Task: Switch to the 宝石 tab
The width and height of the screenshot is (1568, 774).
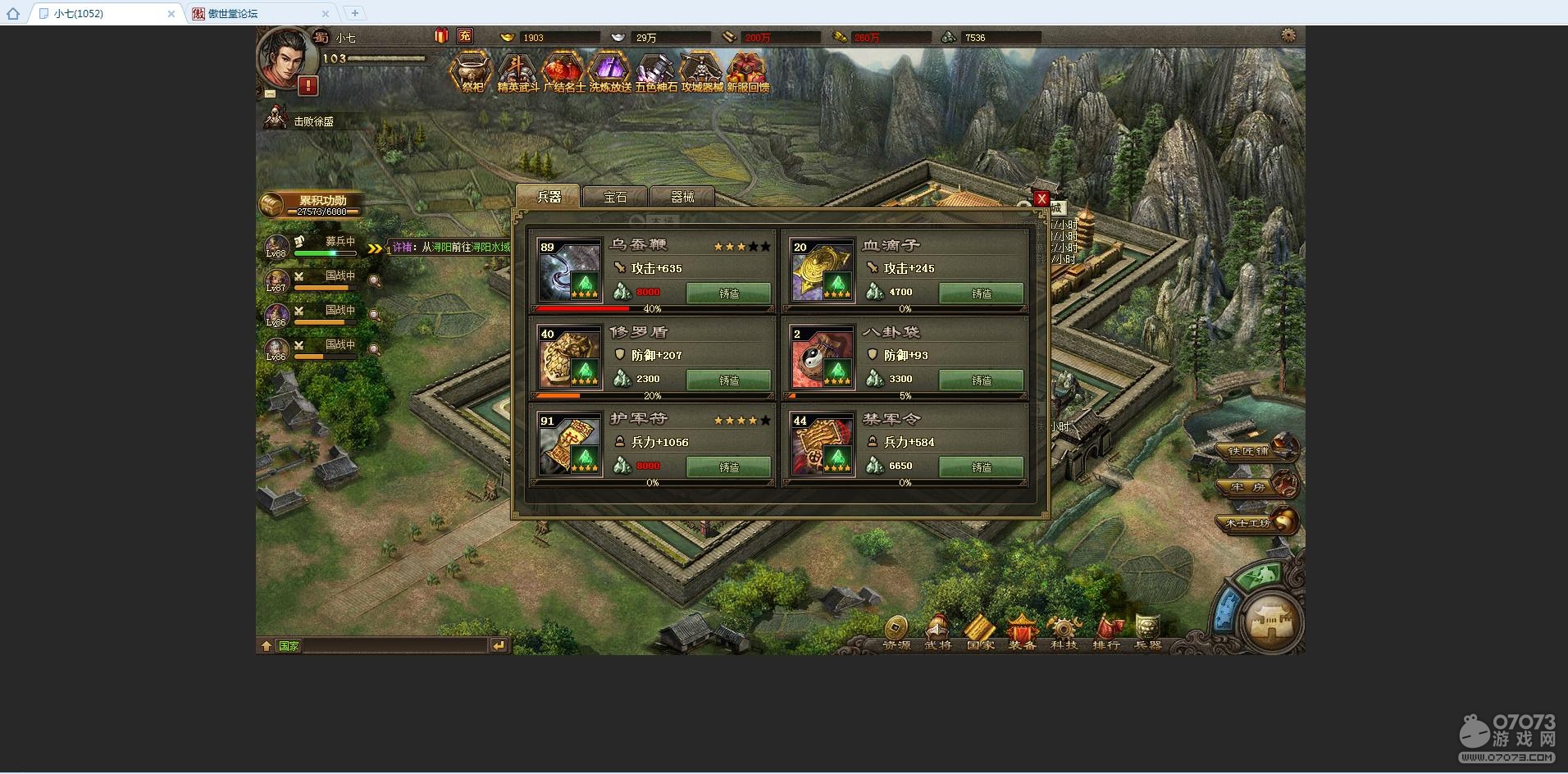Action: tap(615, 197)
